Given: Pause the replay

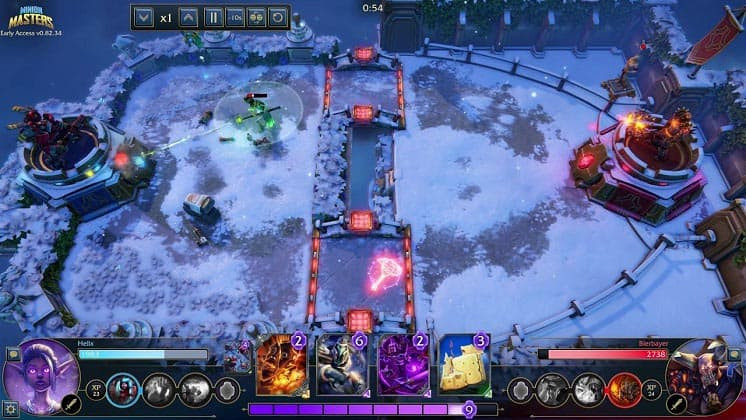Looking at the screenshot, I should coord(213,17).
